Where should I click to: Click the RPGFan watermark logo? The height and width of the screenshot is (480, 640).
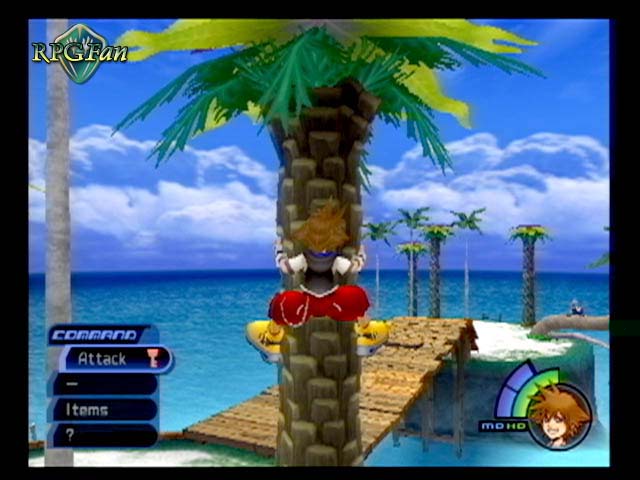point(79,50)
